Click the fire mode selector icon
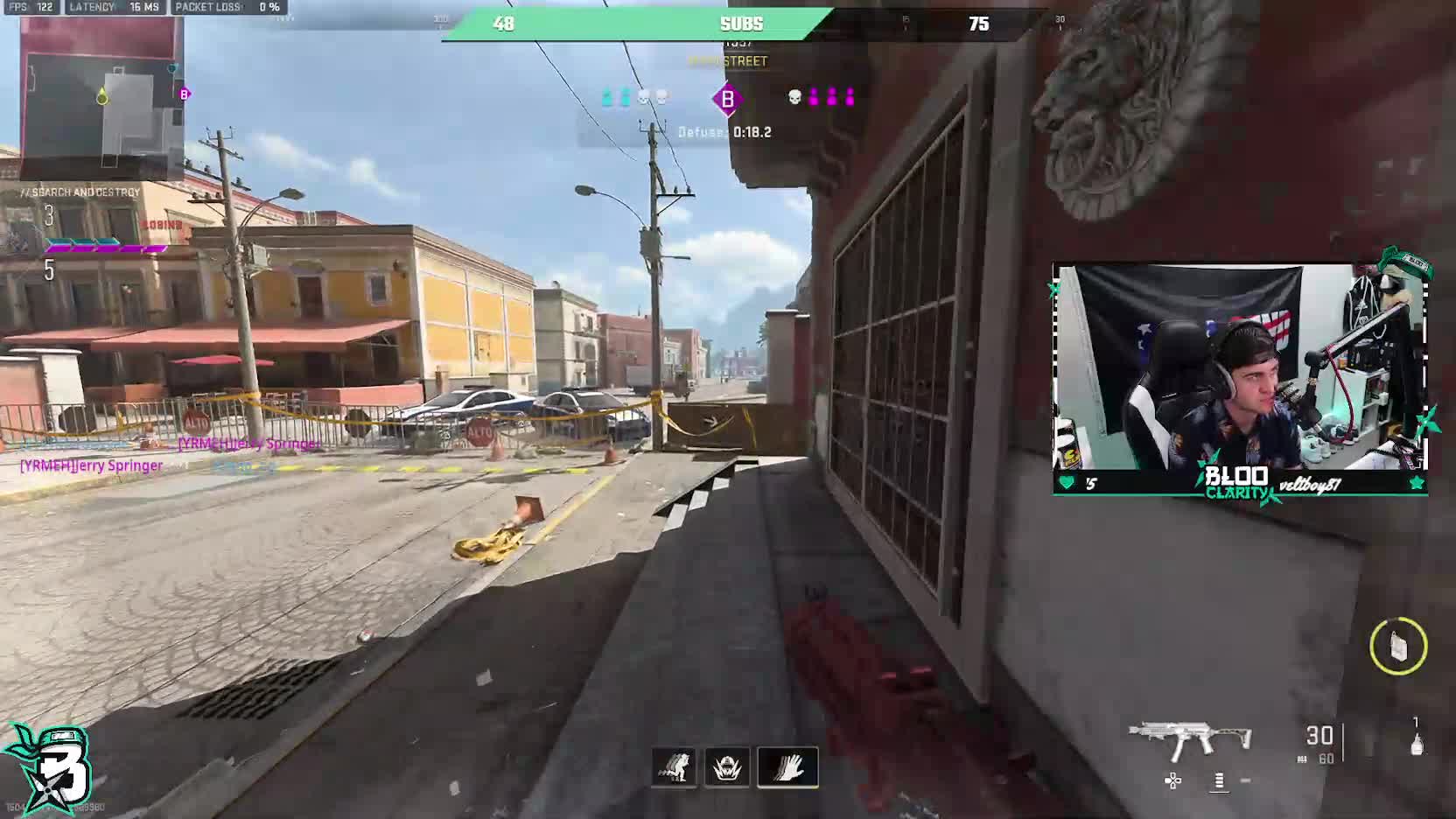Viewport: 1456px width, 819px height. coord(1219,780)
